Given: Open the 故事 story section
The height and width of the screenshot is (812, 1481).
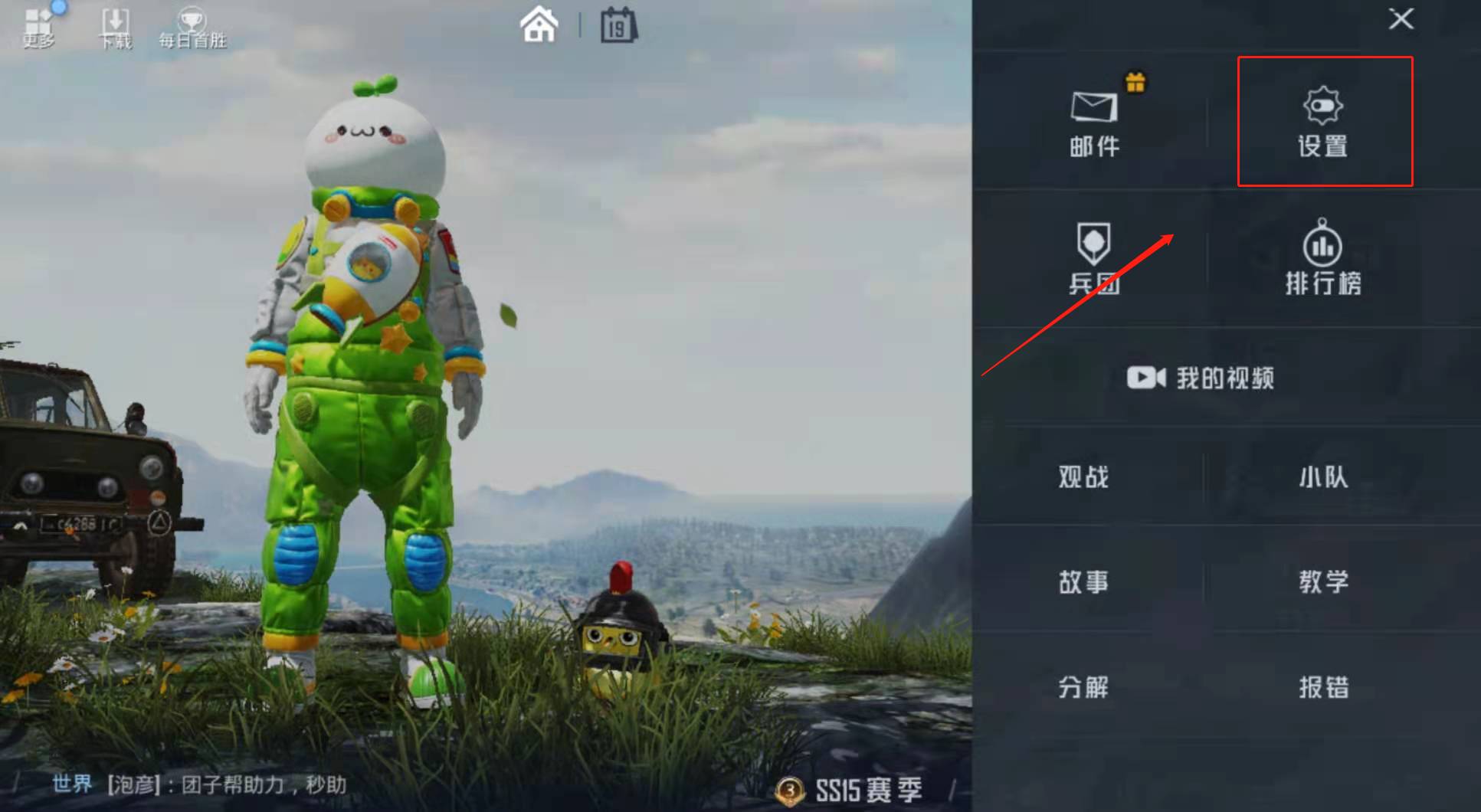Looking at the screenshot, I should [1083, 583].
